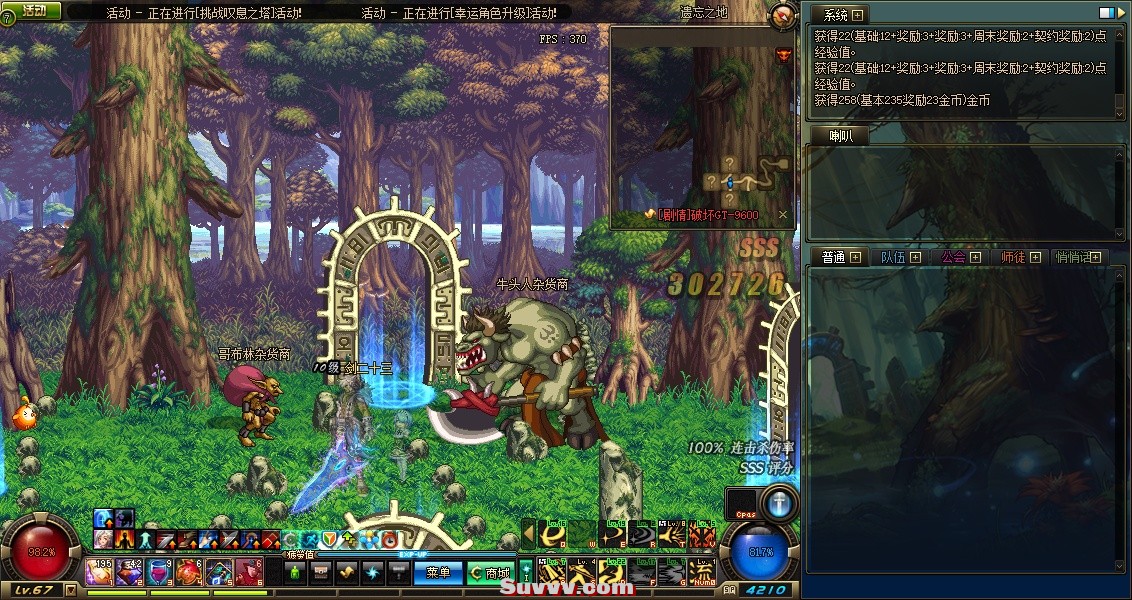Click the small dropdown arrow beside Lv.67
Screen dimensions: 1132x600
(x=70, y=590)
